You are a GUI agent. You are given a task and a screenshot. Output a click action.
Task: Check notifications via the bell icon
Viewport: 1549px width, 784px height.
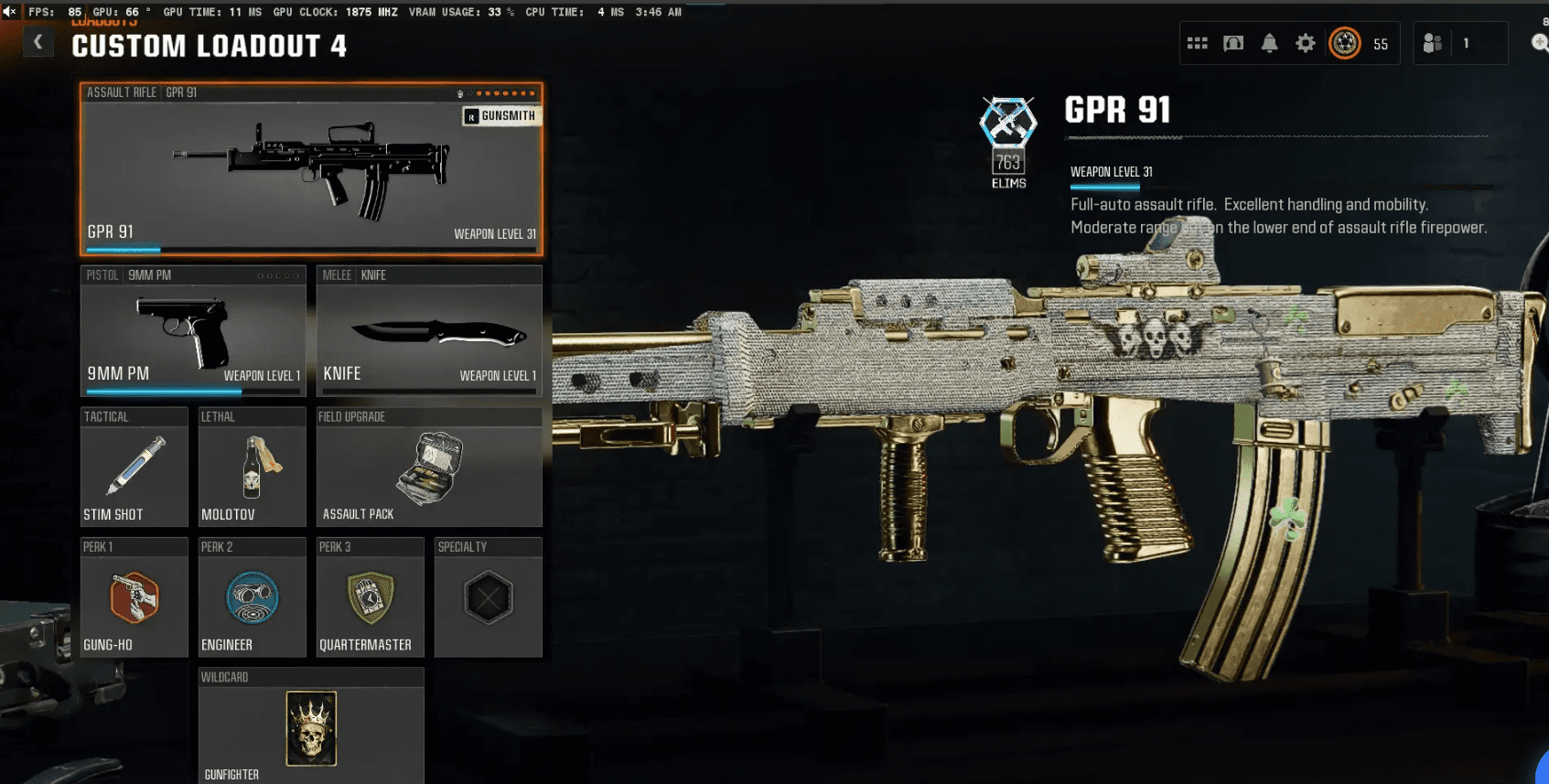pyautogui.click(x=1269, y=42)
